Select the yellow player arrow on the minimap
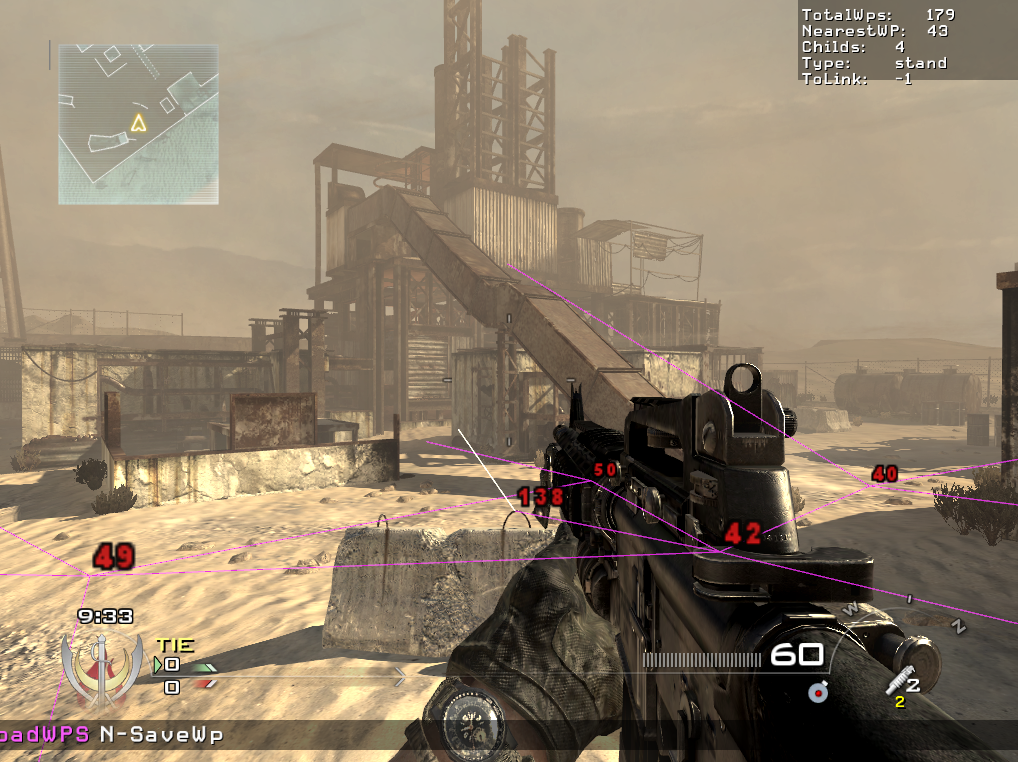 click(x=138, y=123)
